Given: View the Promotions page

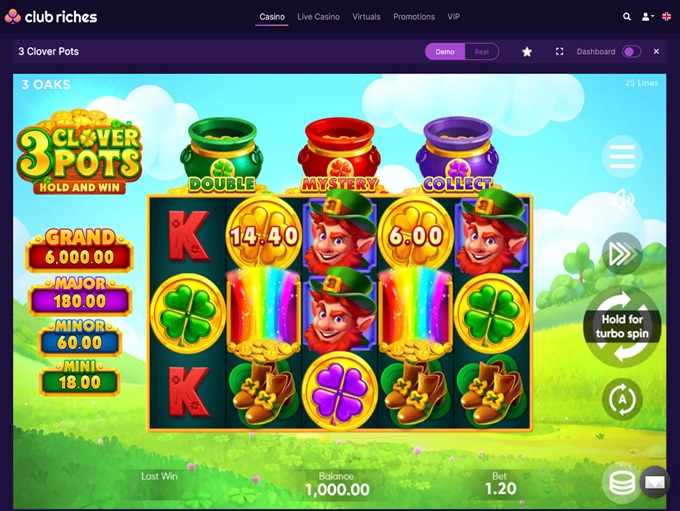Looking at the screenshot, I should (x=414, y=17).
